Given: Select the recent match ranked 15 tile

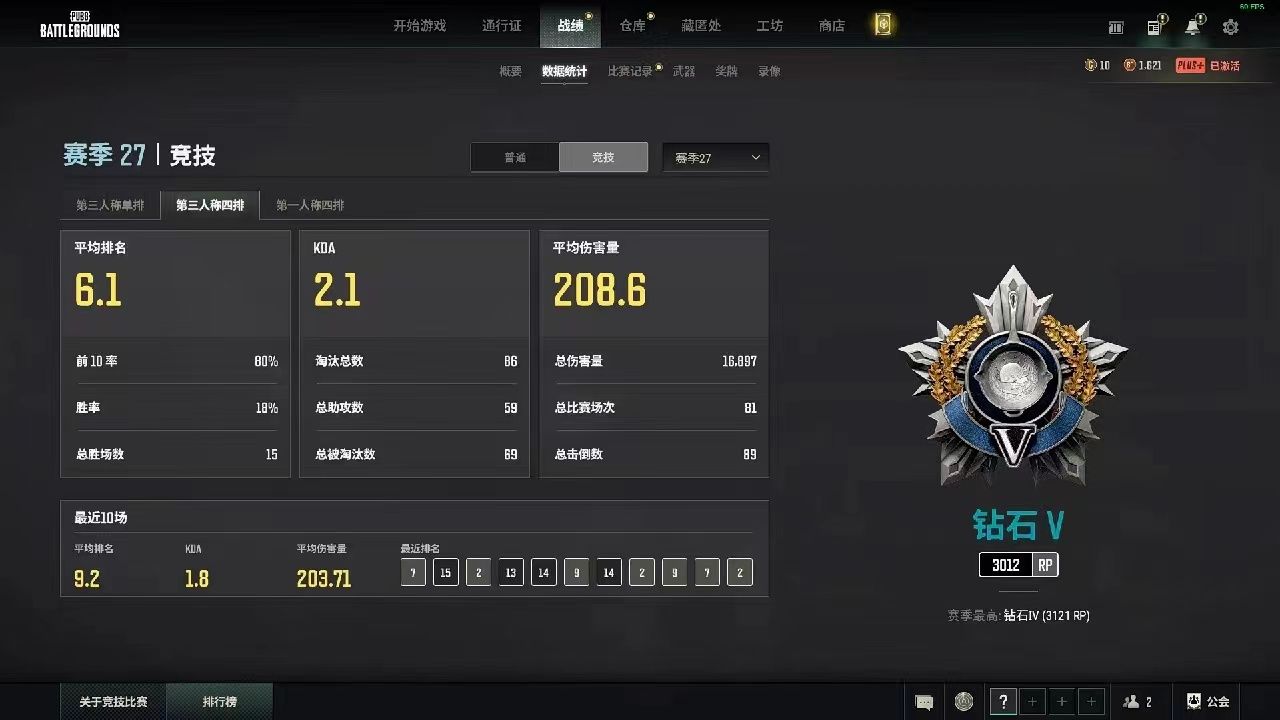Looking at the screenshot, I should pyautogui.click(x=445, y=572).
